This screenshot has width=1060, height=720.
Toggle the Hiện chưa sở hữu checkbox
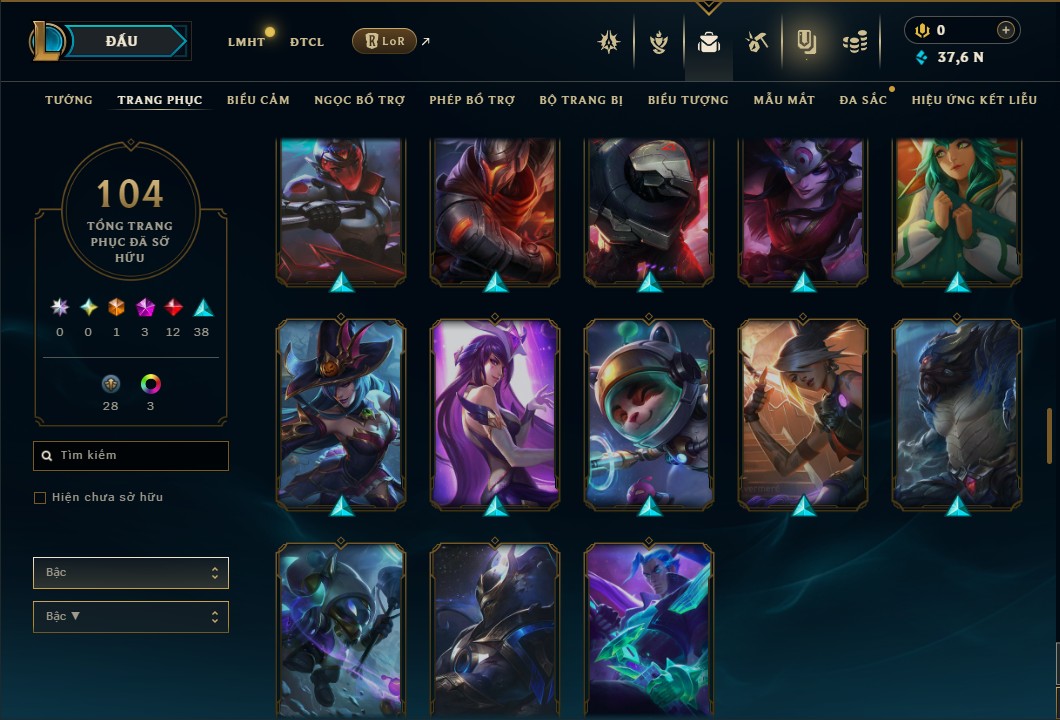(x=40, y=498)
